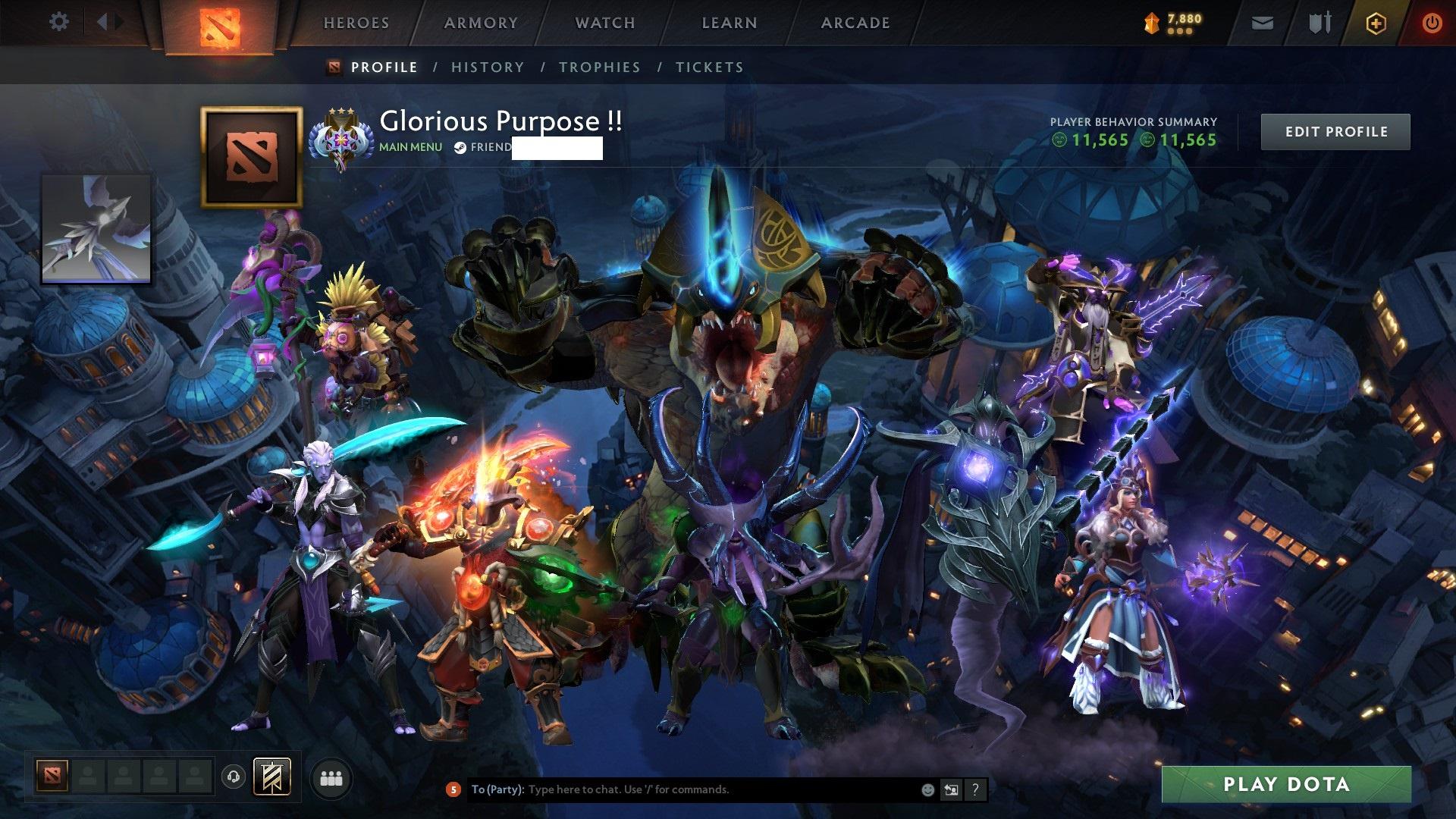Switch to the History tab
The image size is (1456, 819).
pos(488,67)
